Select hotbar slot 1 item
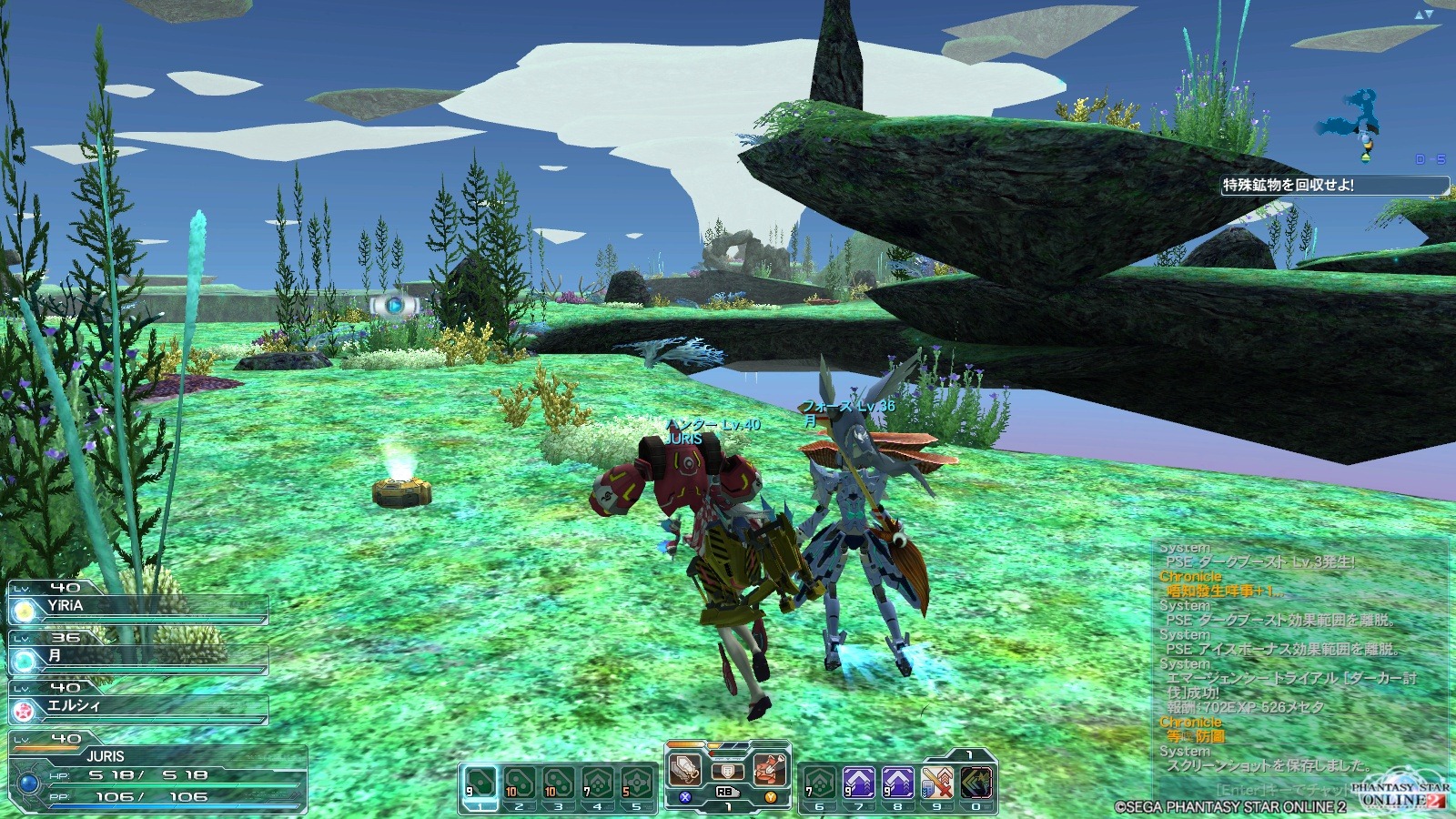The image size is (1456, 819). [480, 784]
